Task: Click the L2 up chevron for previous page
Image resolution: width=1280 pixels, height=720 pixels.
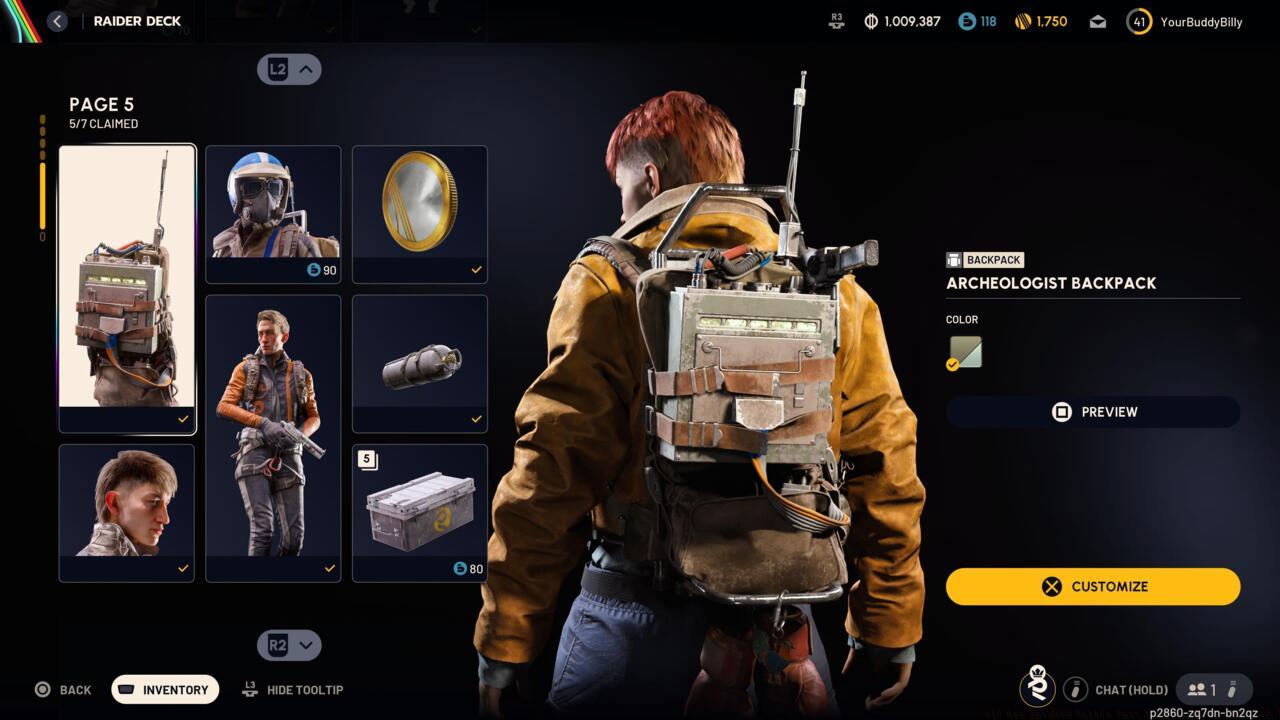Action: click(x=289, y=69)
